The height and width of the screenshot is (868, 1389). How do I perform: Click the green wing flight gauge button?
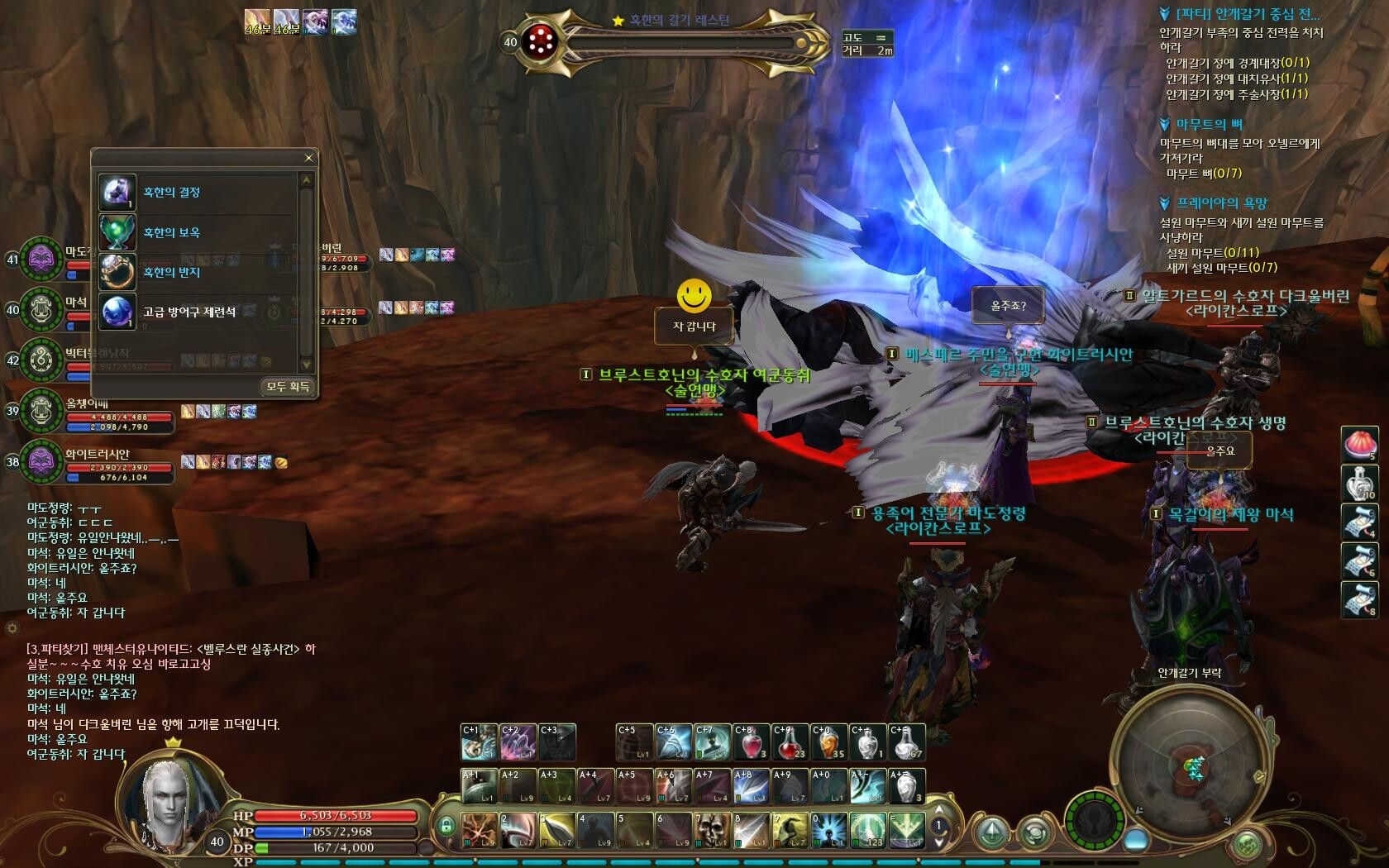pos(1094,822)
